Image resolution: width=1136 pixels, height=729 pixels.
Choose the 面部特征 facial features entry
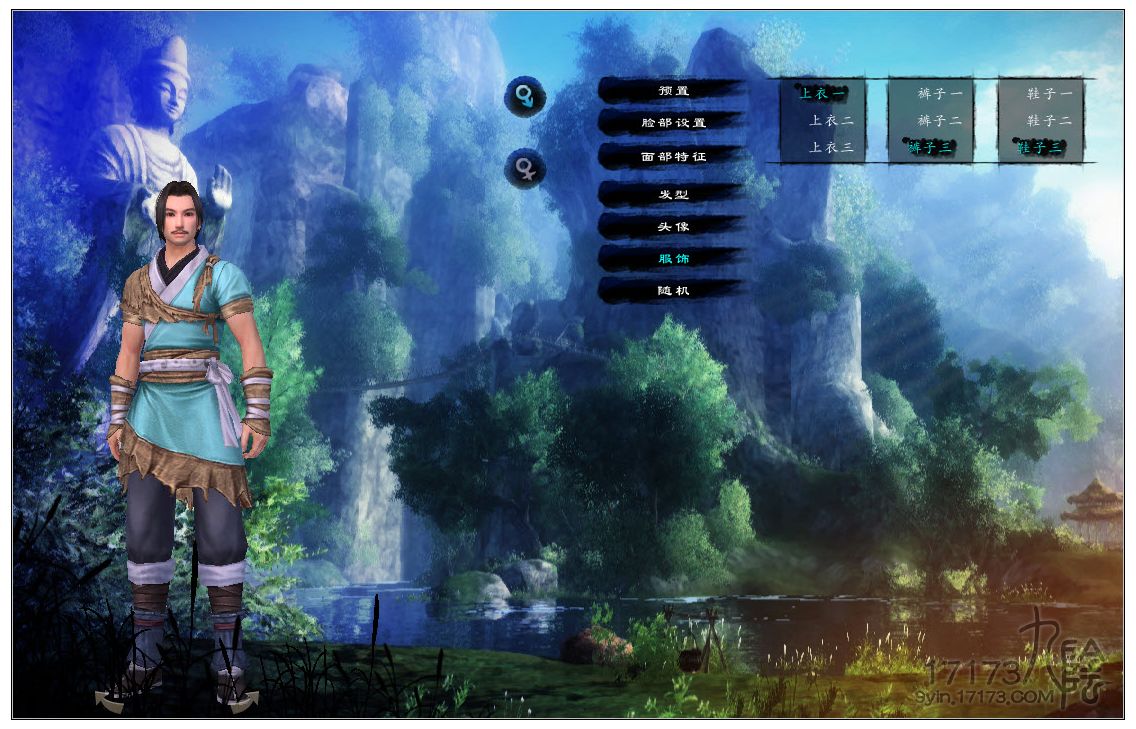(673, 157)
